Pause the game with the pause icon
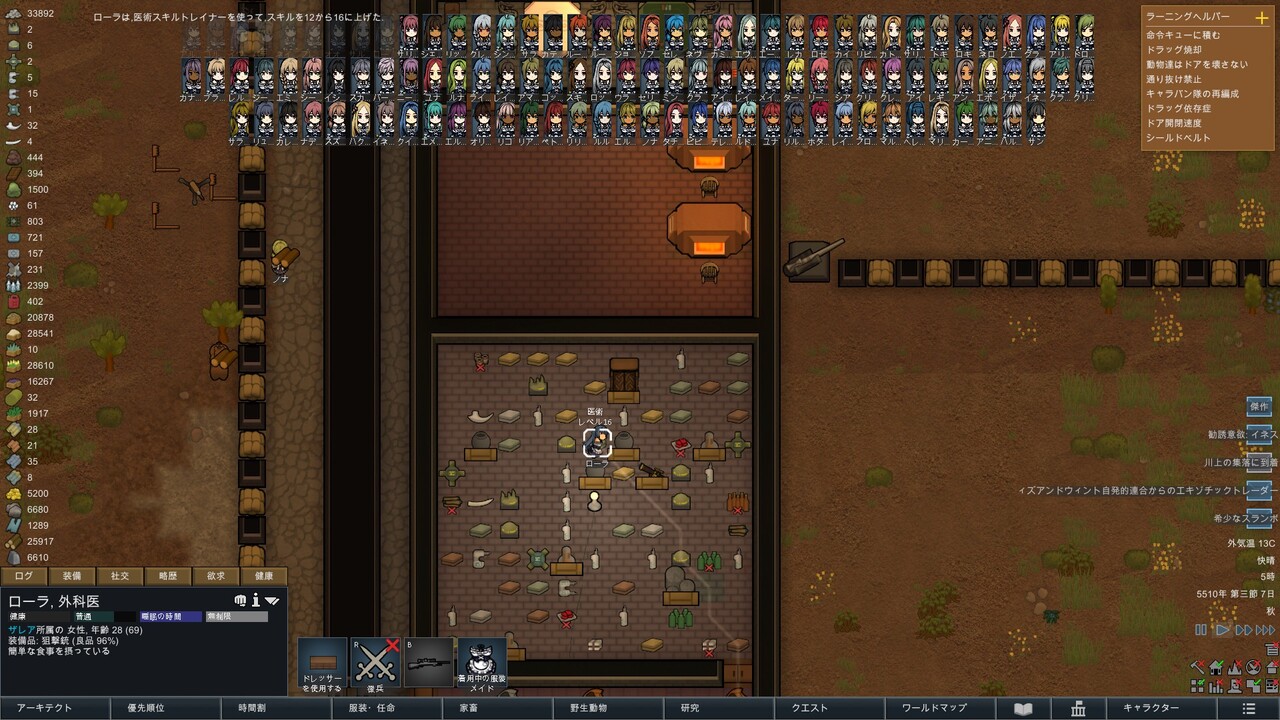Screen dimensions: 1280x720 1200,630
